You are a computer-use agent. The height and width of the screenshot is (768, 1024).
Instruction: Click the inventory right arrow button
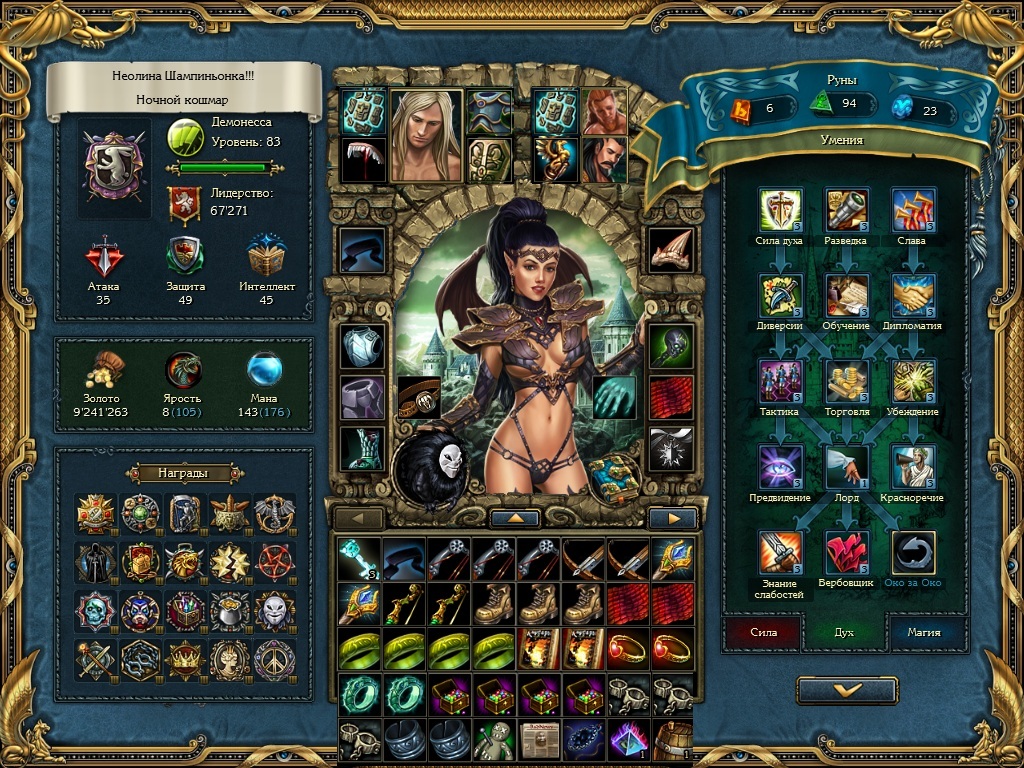pos(673,518)
